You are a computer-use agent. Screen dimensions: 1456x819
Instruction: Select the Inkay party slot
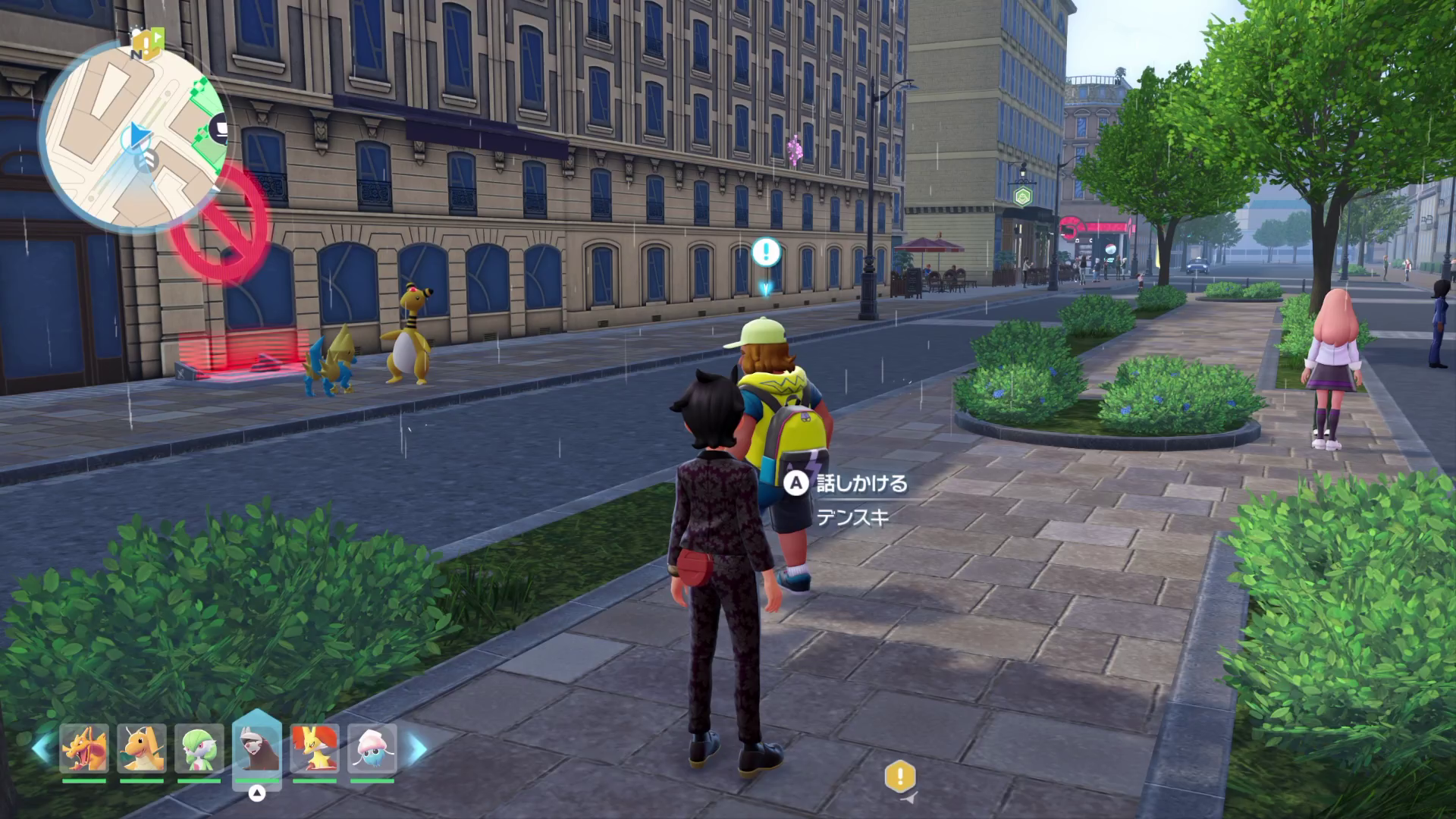[x=372, y=749]
